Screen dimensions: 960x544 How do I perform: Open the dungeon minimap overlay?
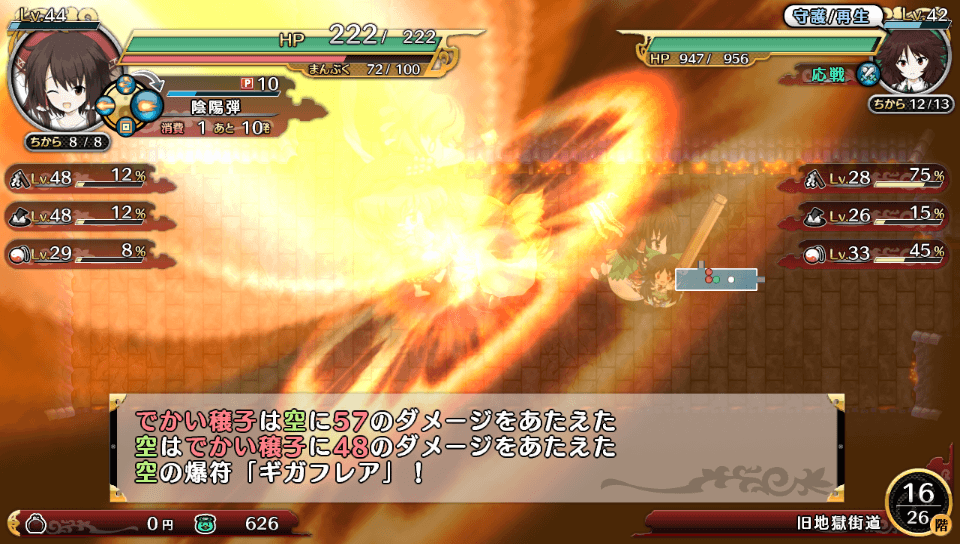pyautogui.click(x=718, y=278)
